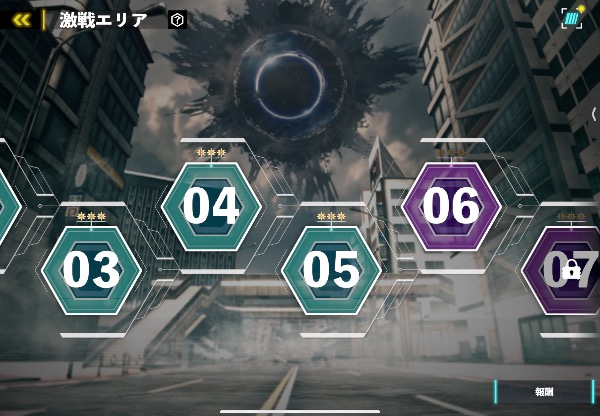600x416 pixels.
Task: Select purple stage 06 hexagon
Action: pos(451,206)
